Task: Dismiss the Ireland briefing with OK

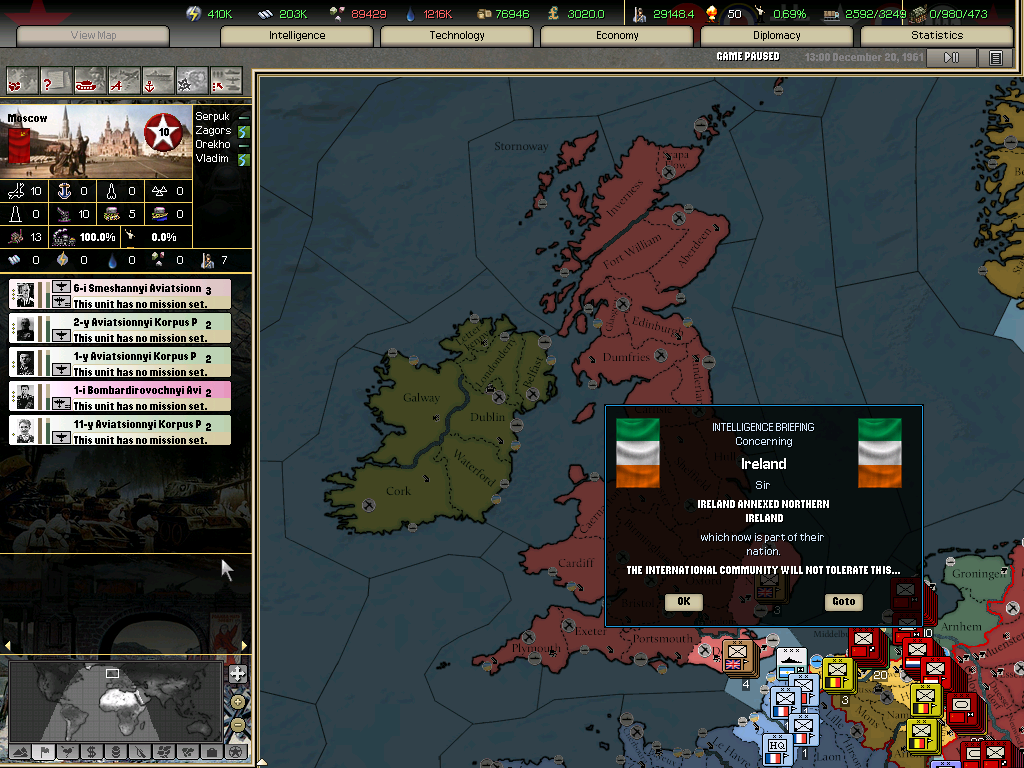Action: [x=683, y=601]
